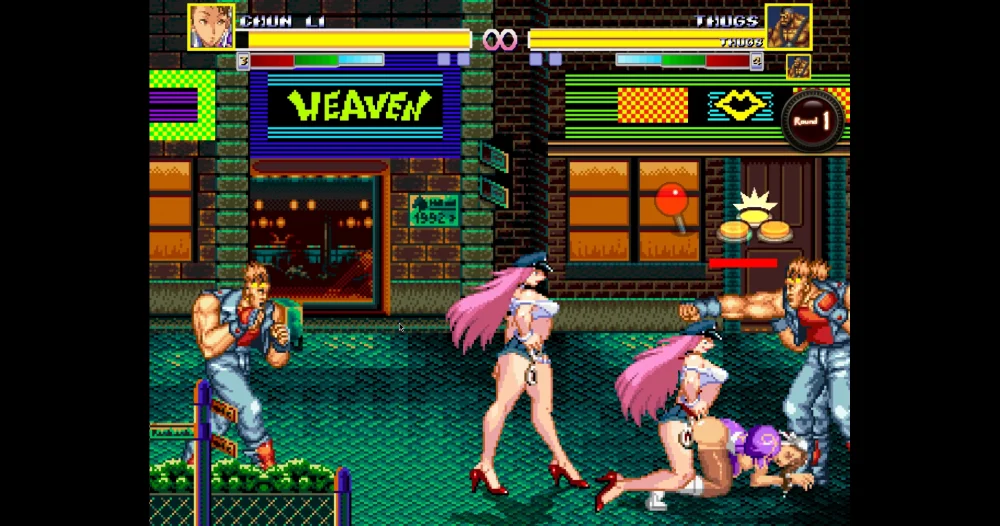Click the small partner portrait under Thugs
The height and width of the screenshot is (526, 1000).
pyautogui.click(x=798, y=66)
